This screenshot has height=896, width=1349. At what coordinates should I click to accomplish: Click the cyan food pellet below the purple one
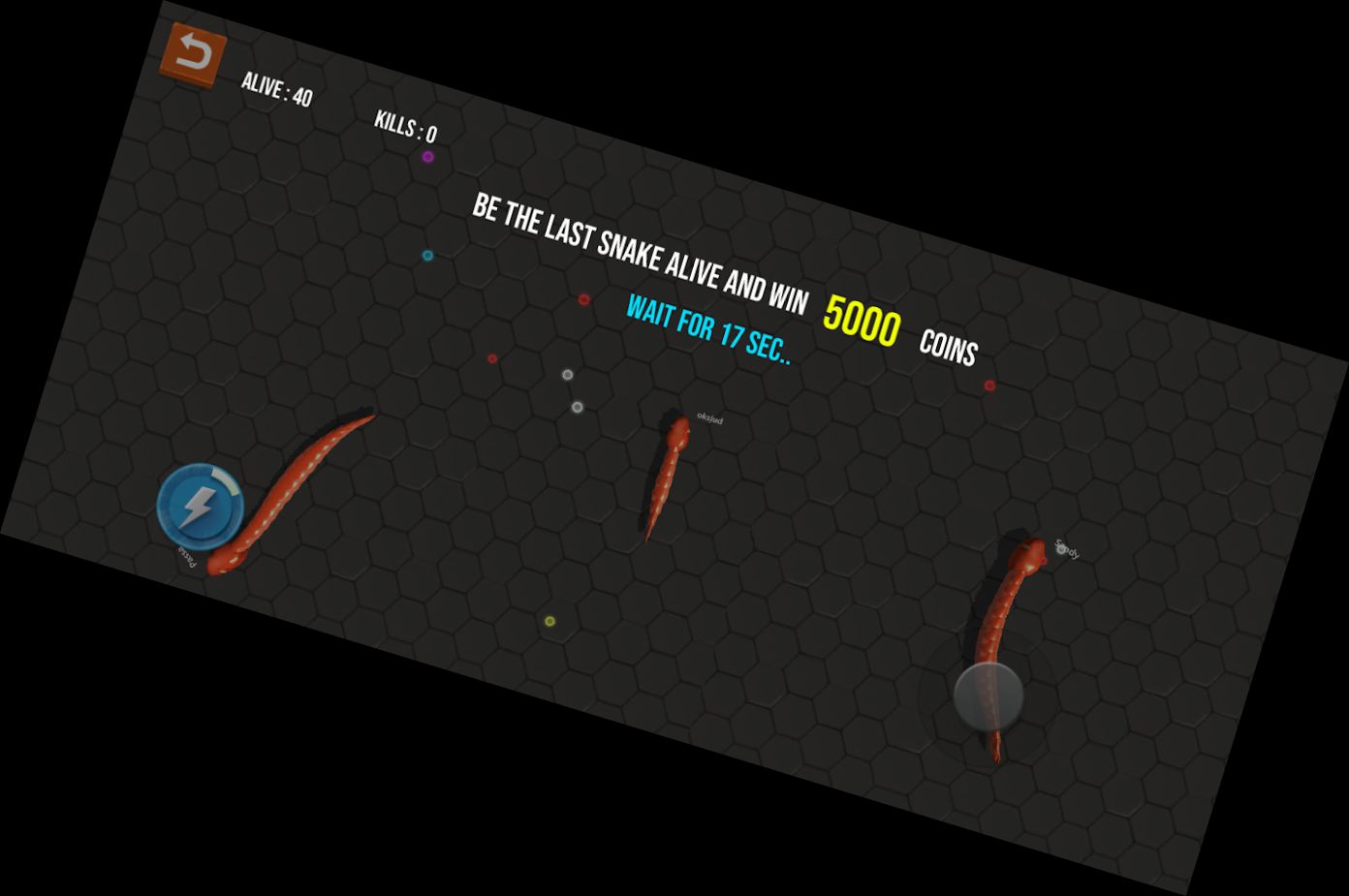tap(426, 255)
